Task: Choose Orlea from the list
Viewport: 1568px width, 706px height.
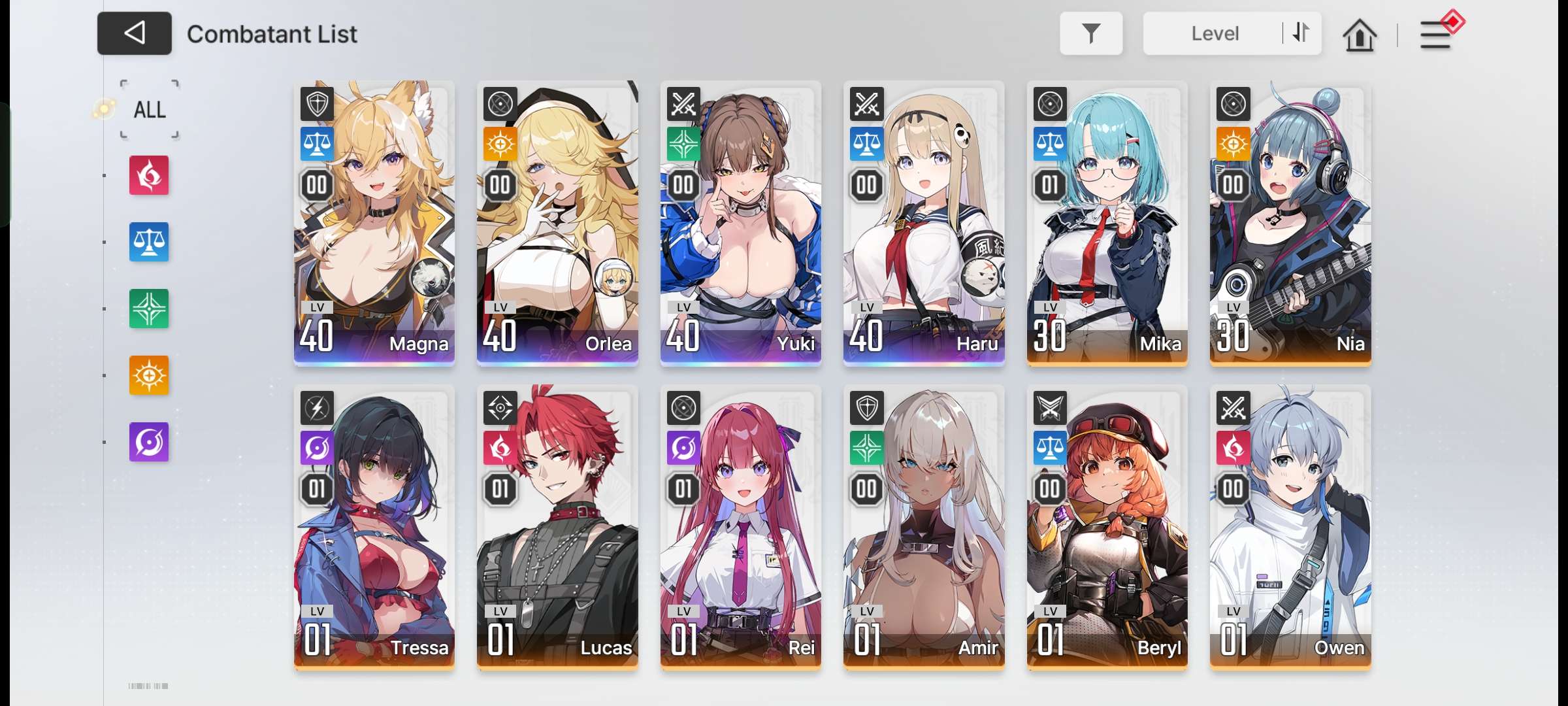Action: point(557,222)
